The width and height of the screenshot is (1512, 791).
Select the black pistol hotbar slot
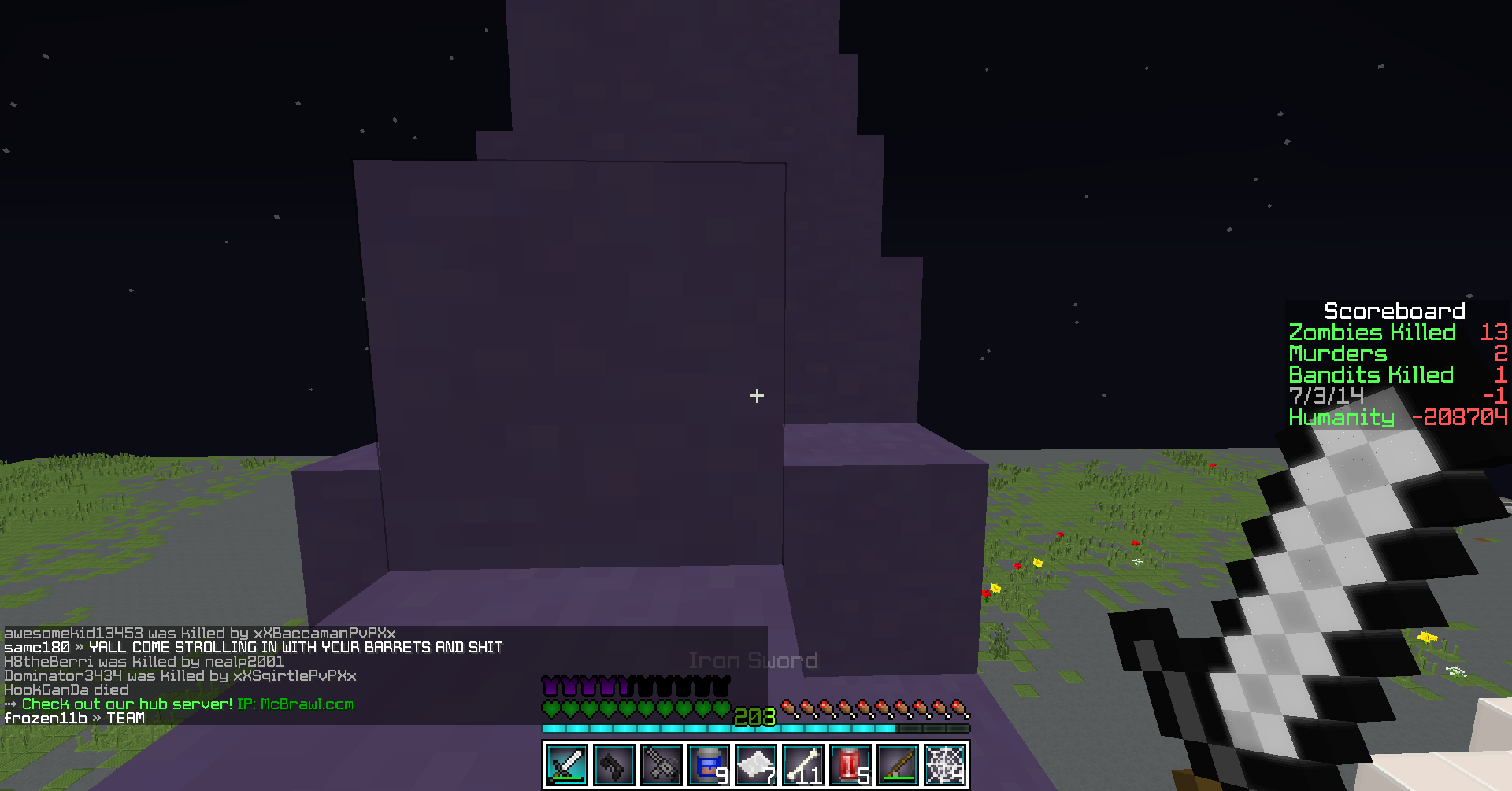[x=614, y=764]
